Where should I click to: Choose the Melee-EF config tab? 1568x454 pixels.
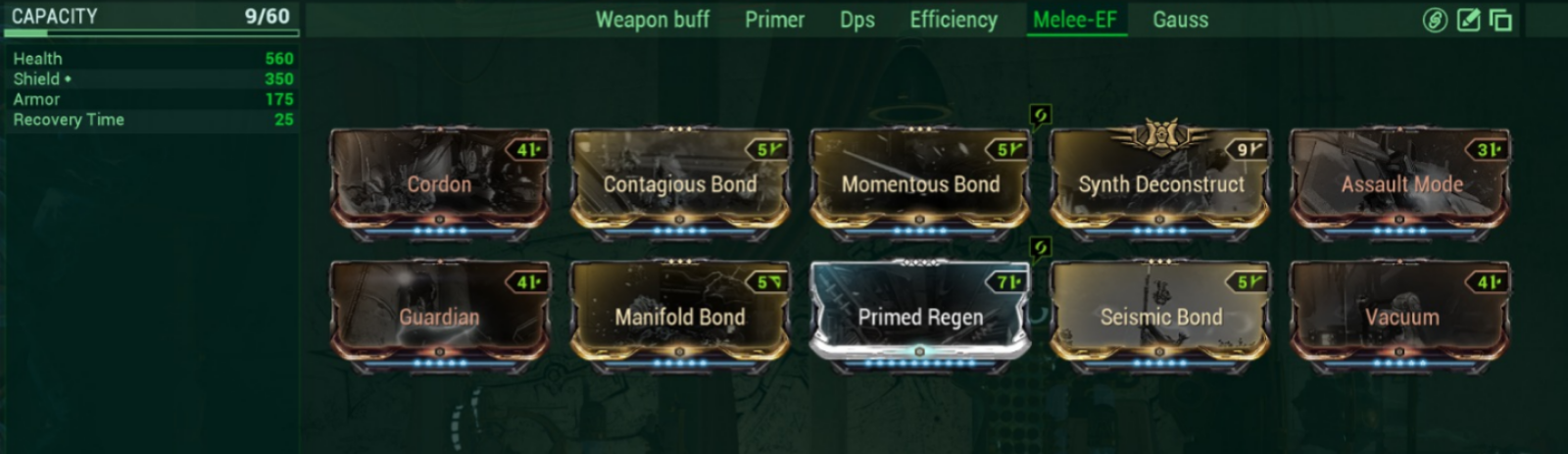(1074, 20)
